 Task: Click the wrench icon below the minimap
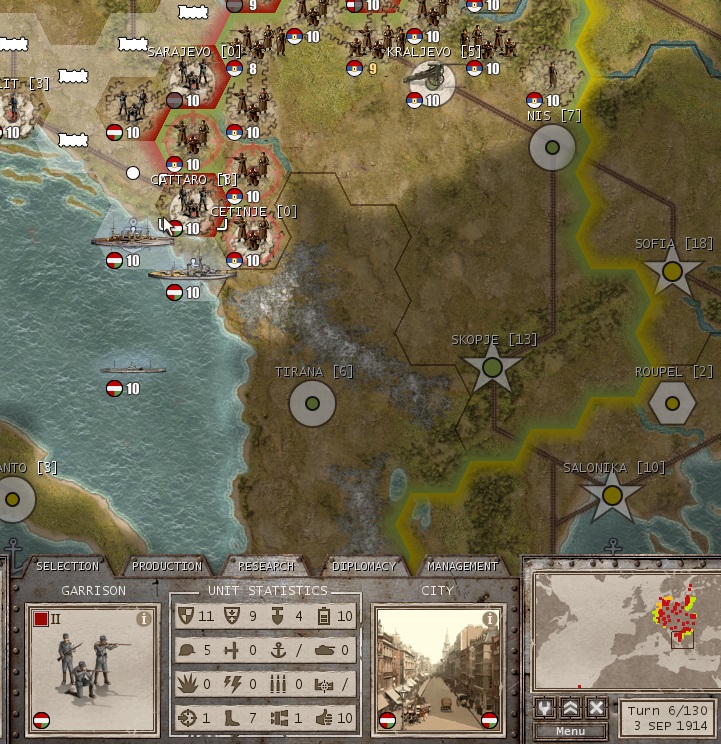click(545, 707)
